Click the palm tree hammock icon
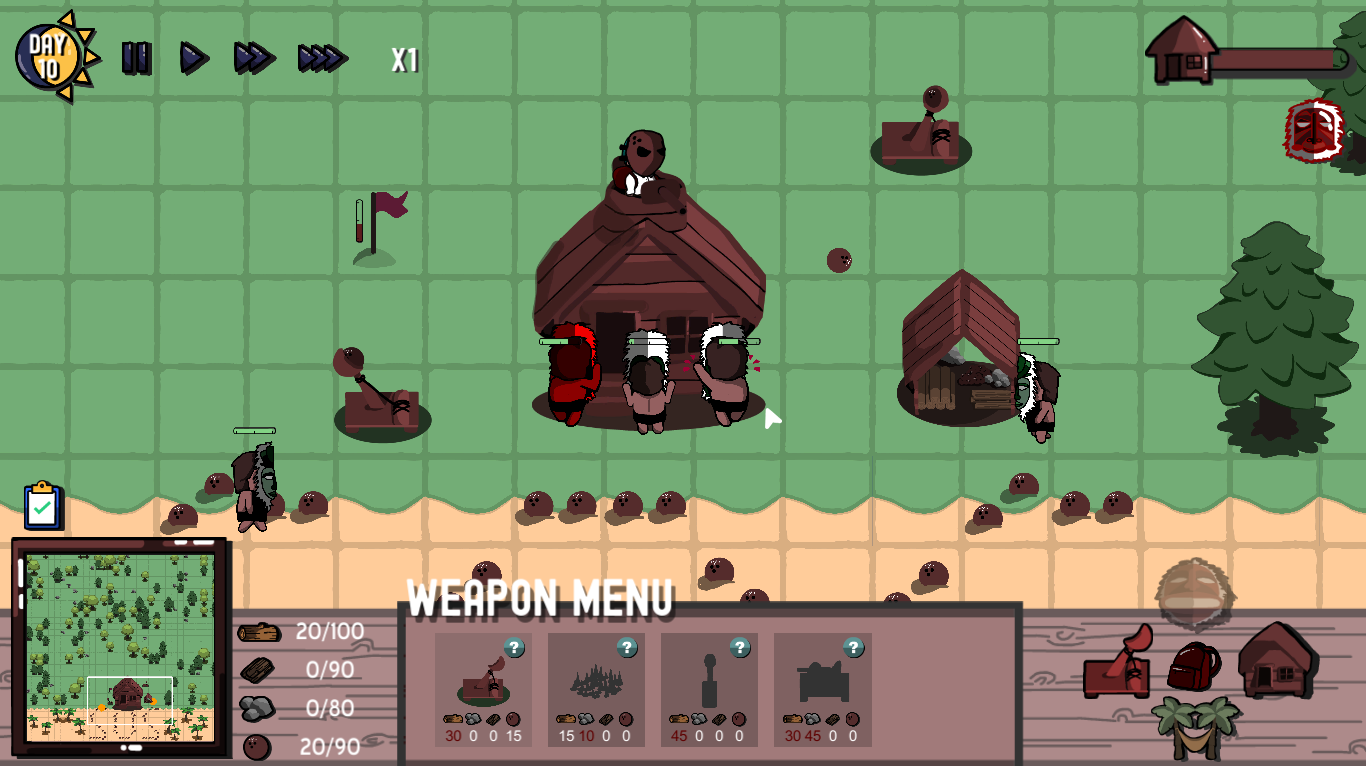 [x=1196, y=726]
